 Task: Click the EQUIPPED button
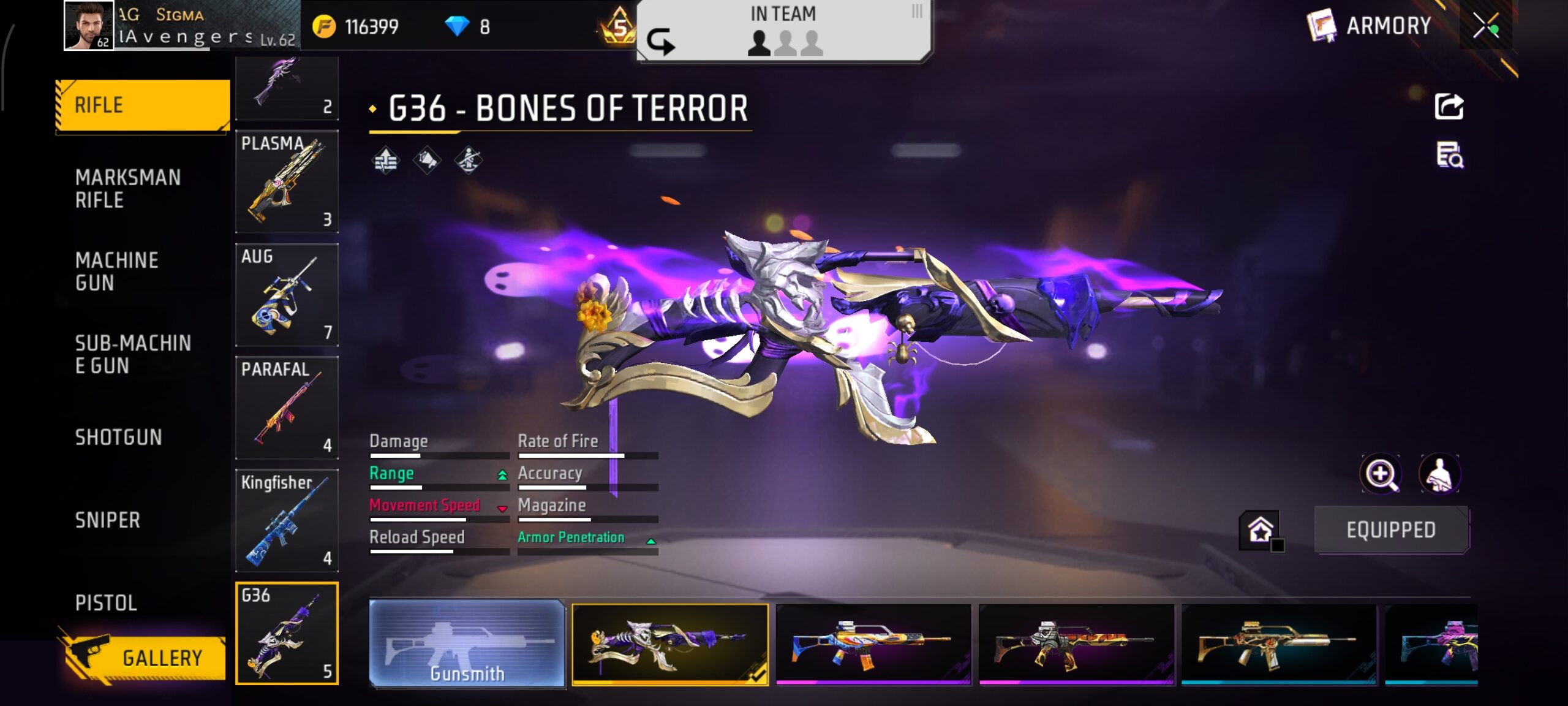coord(1390,529)
